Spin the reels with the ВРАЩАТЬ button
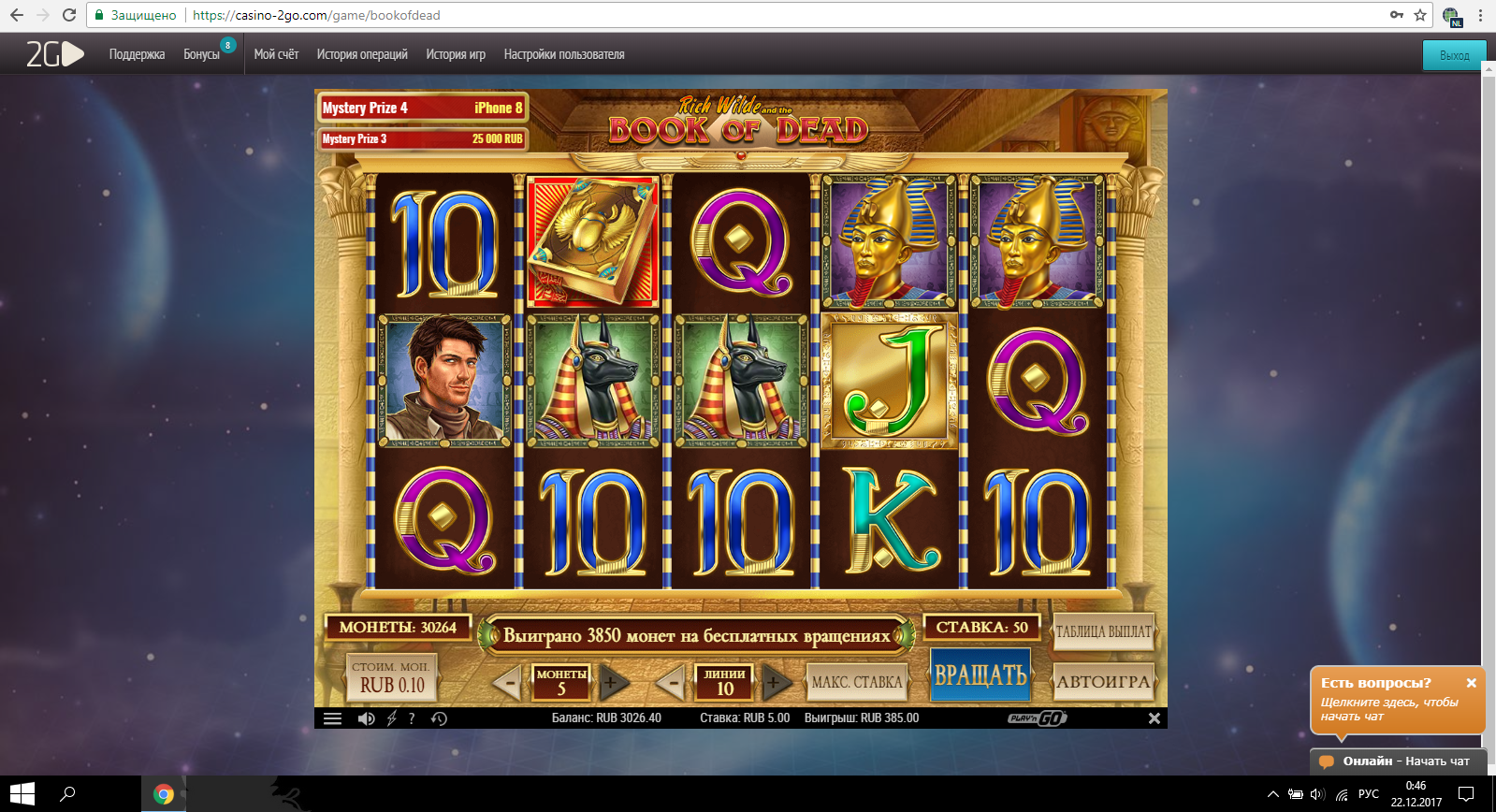The width and height of the screenshot is (1496, 812). [x=980, y=674]
